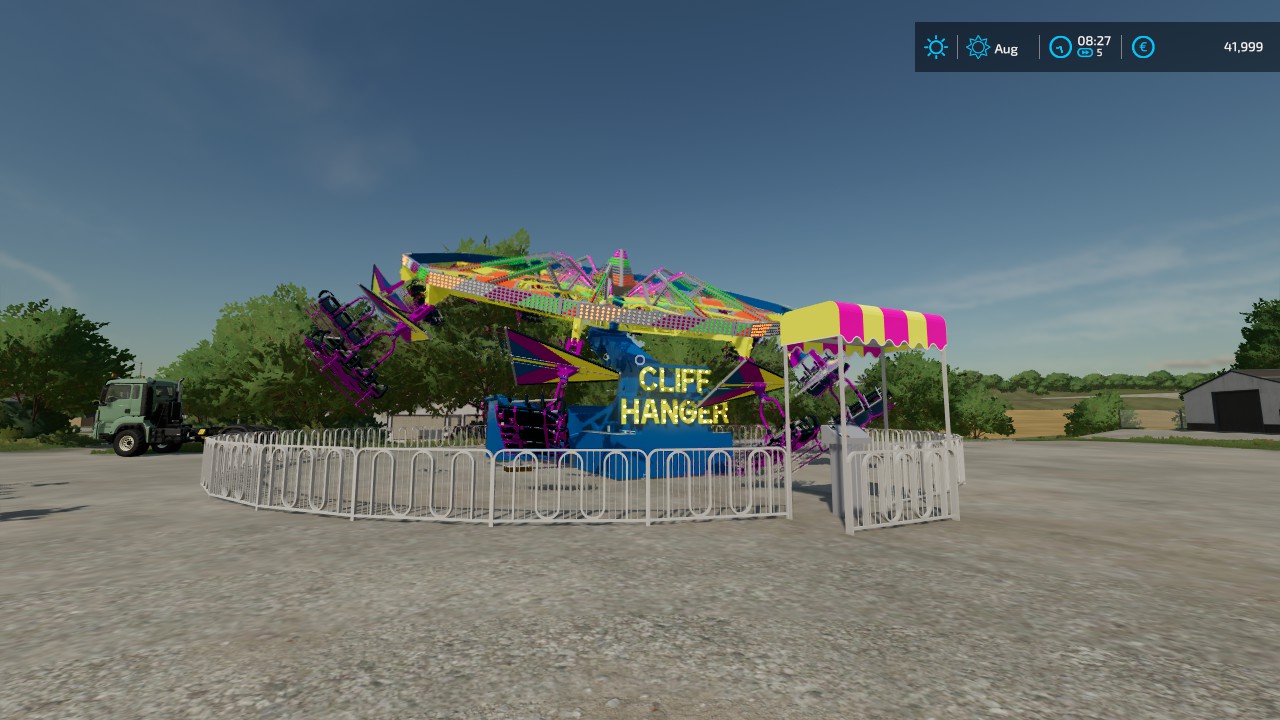The width and height of the screenshot is (1280, 720).
Task: Click the ride's illuminated top canopy
Action: tap(590, 290)
